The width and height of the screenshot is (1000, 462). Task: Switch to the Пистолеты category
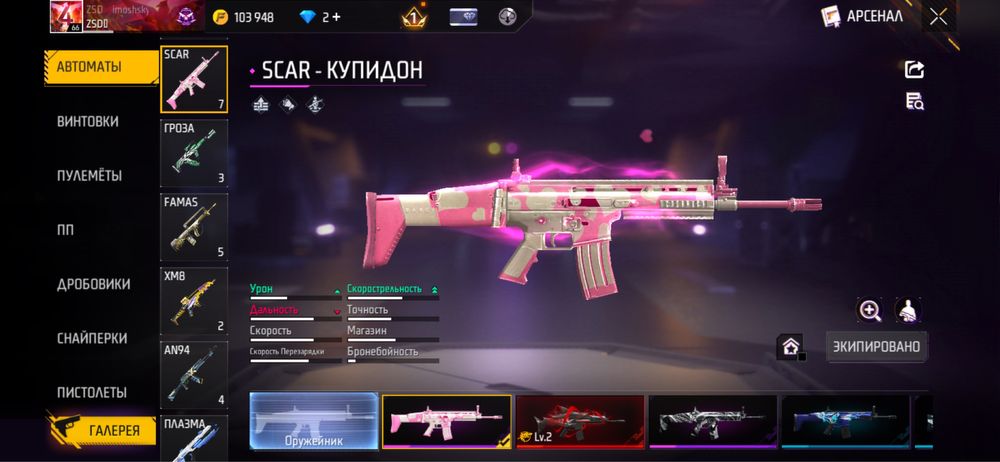[x=91, y=392]
